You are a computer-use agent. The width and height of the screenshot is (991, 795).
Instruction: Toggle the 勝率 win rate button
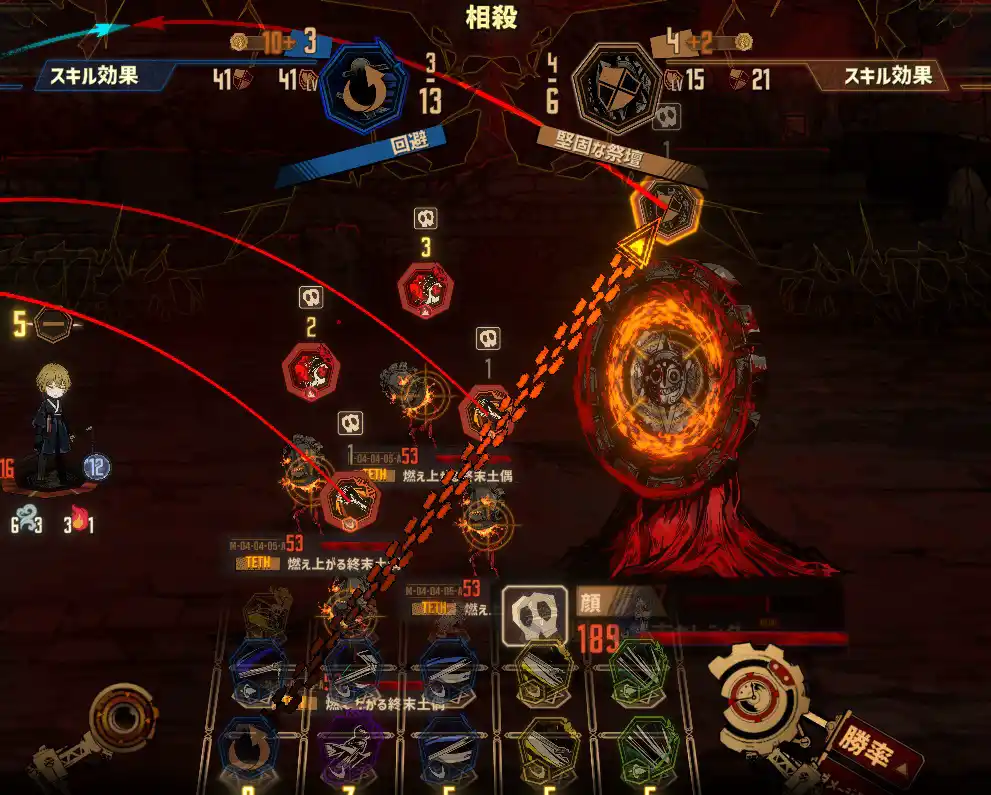pyautogui.click(x=864, y=750)
